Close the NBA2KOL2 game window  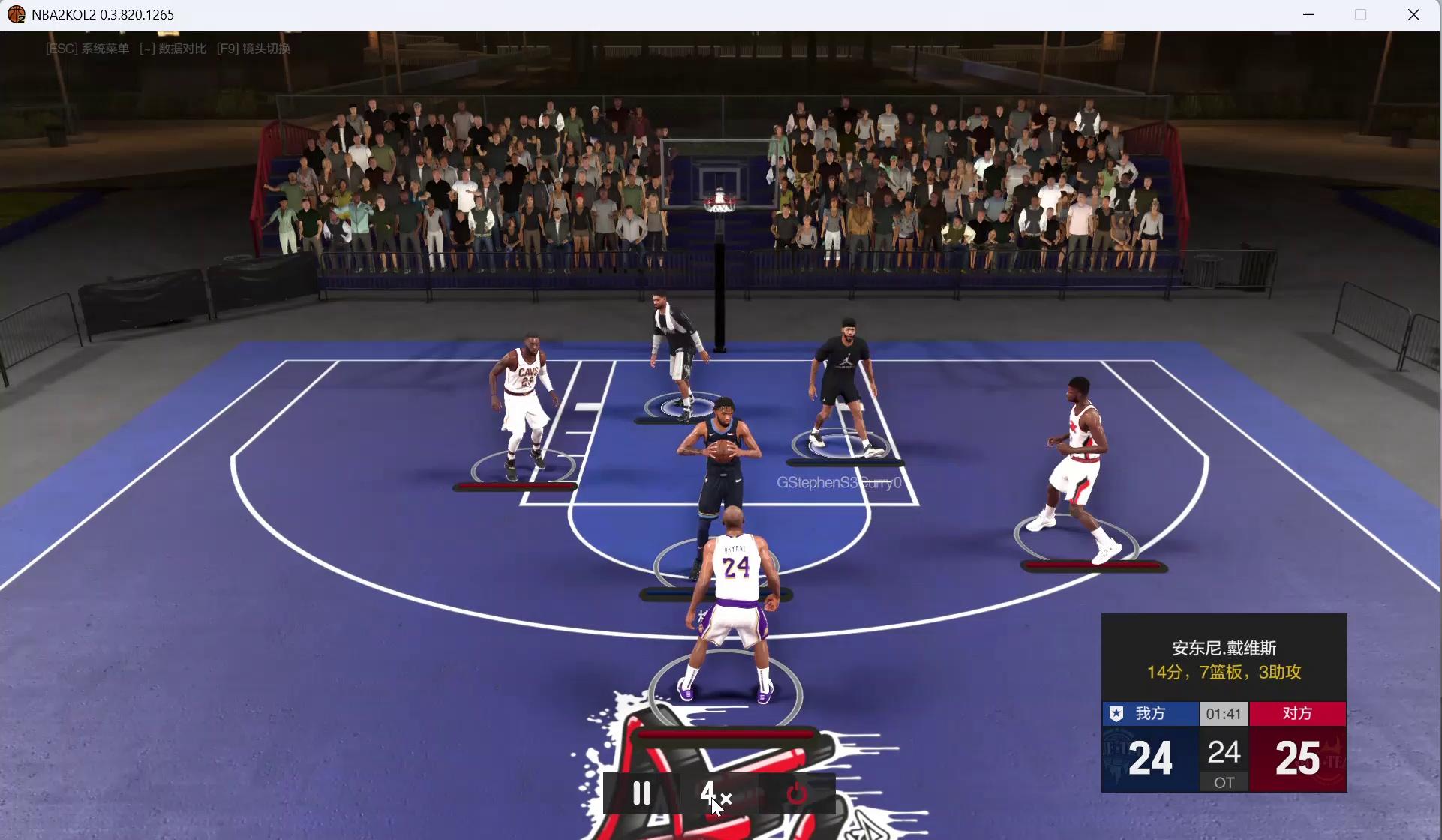pyautogui.click(x=1413, y=15)
